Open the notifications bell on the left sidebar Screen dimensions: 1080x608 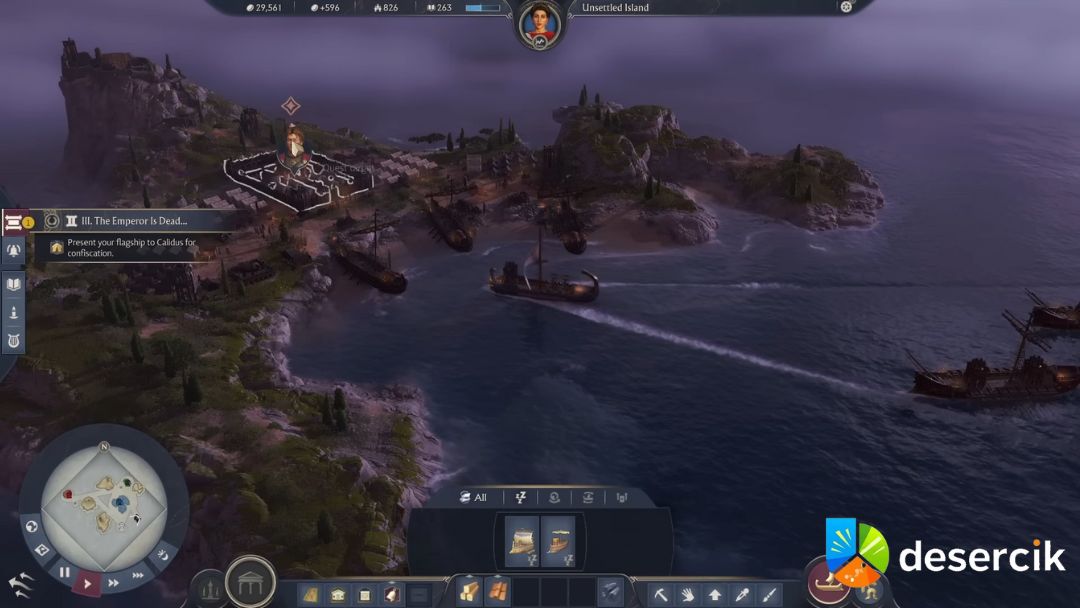14,250
